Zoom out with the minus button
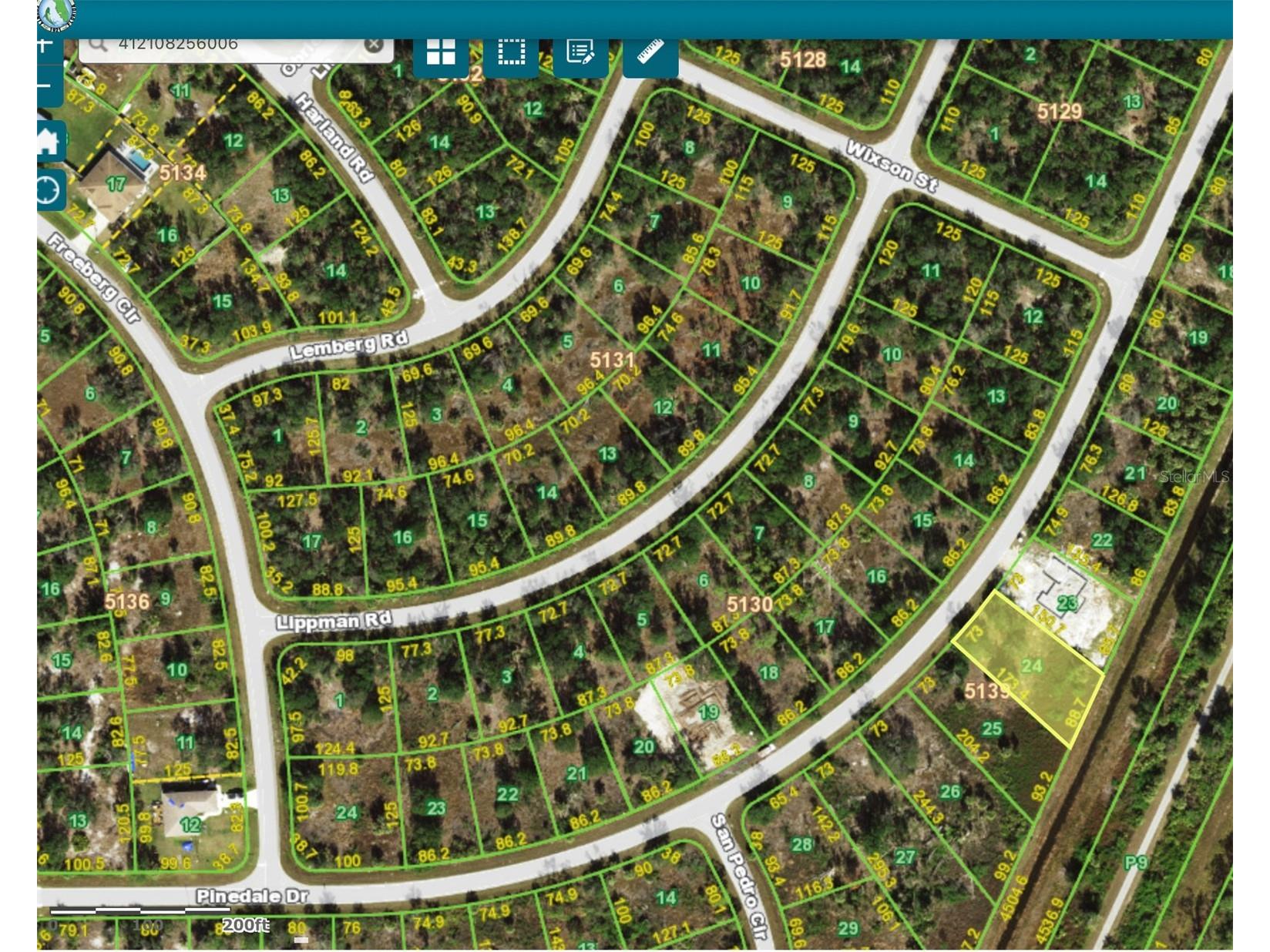This screenshot has width=1270, height=952. [x=46, y=85]
